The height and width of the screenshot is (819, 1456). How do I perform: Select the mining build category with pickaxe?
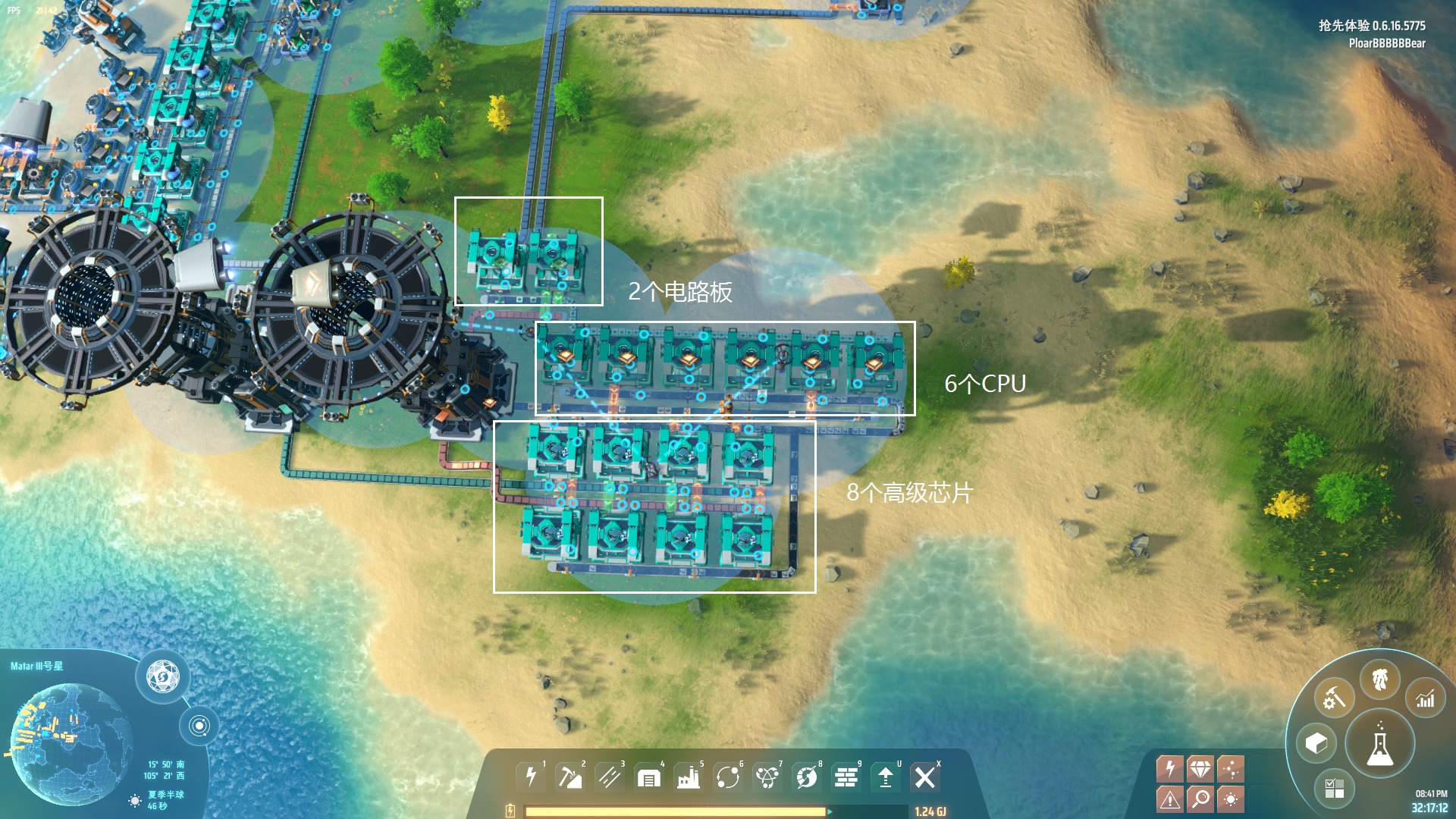click(x=570, y=777)
